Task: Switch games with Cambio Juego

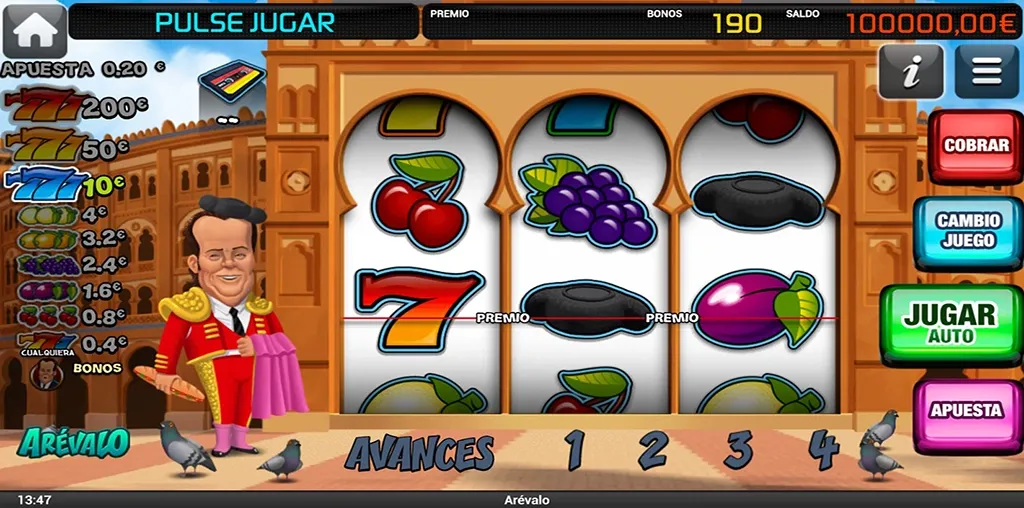Action: click(x=967, y=232)
